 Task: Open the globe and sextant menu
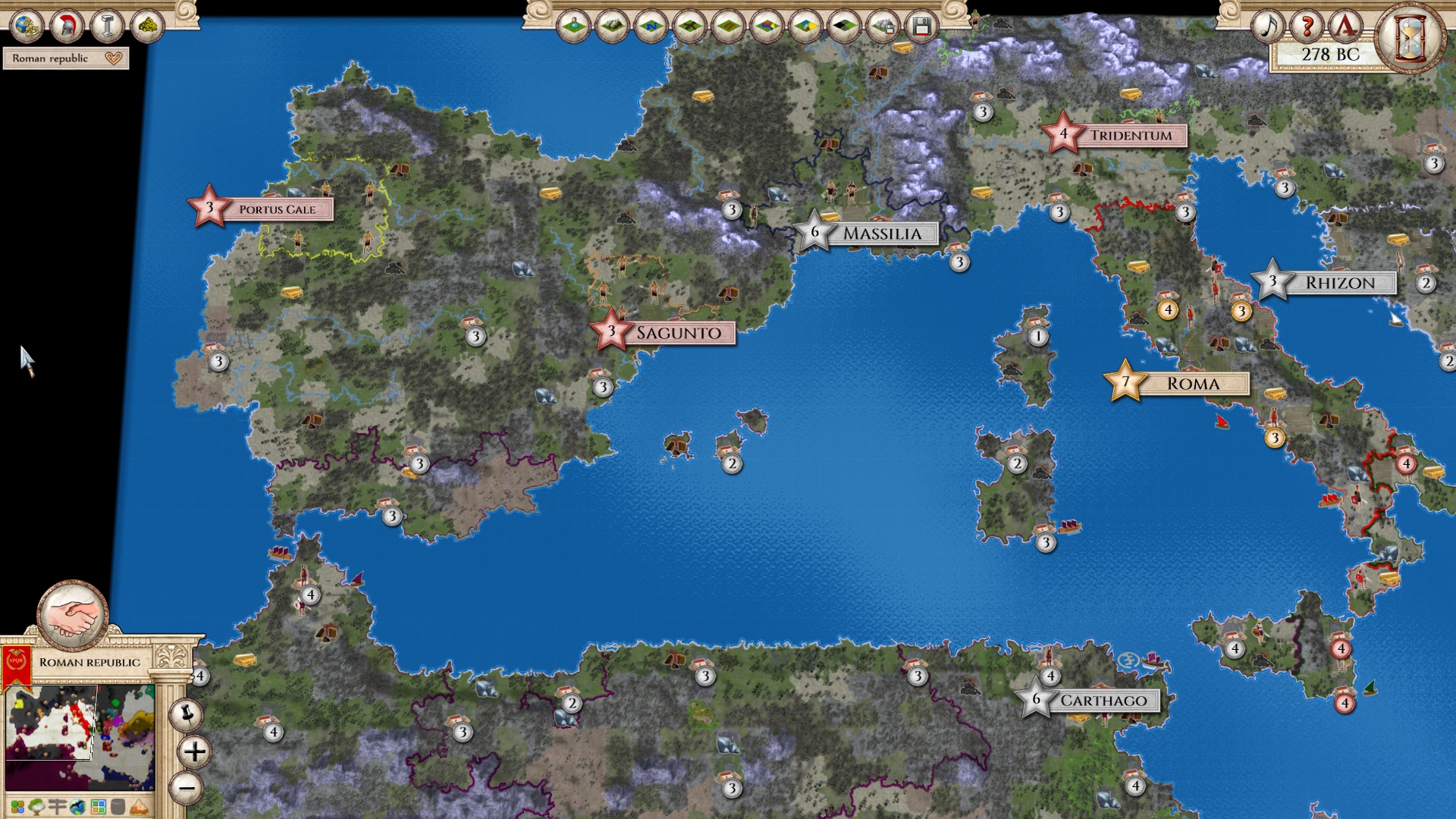click(x=27, y=27)
